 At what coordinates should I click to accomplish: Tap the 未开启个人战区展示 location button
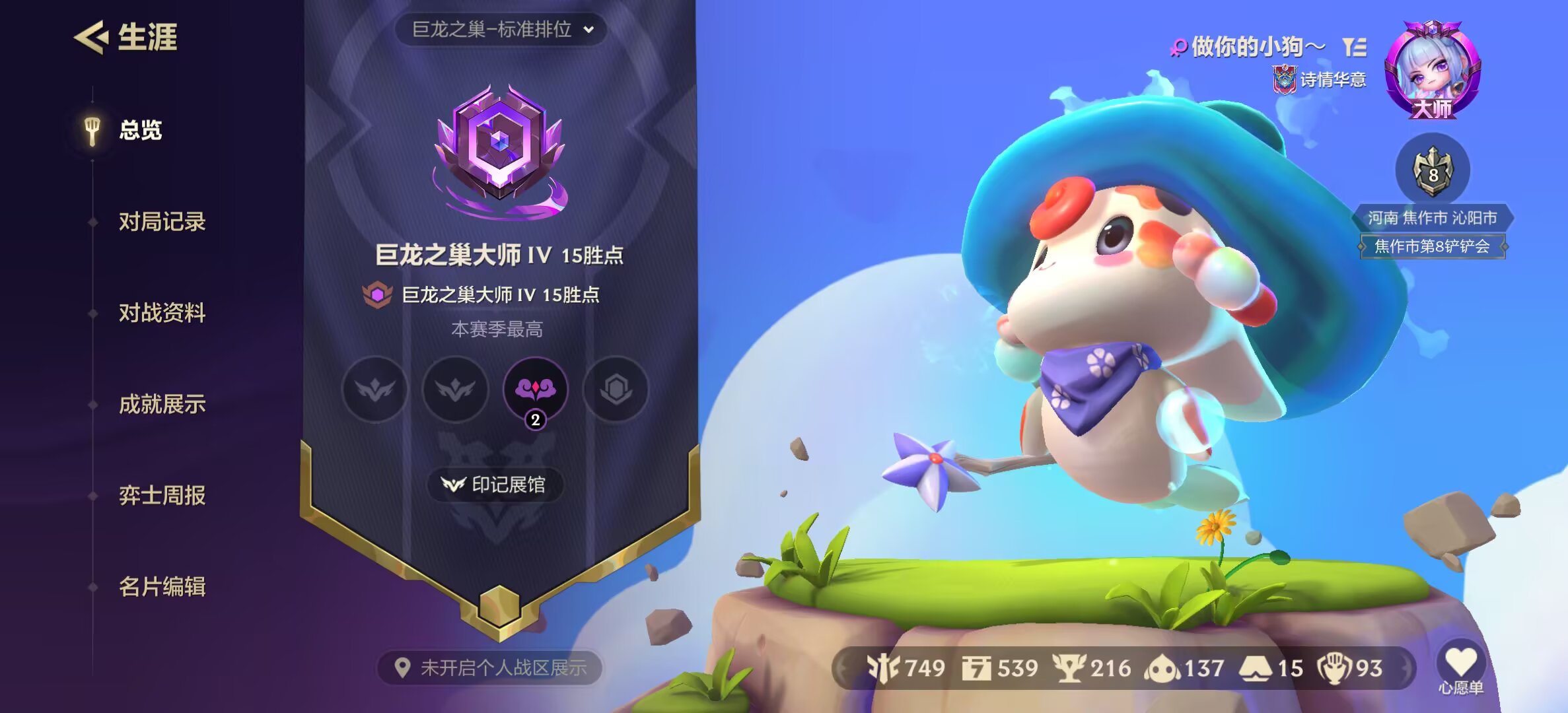[x=491, y=668]
